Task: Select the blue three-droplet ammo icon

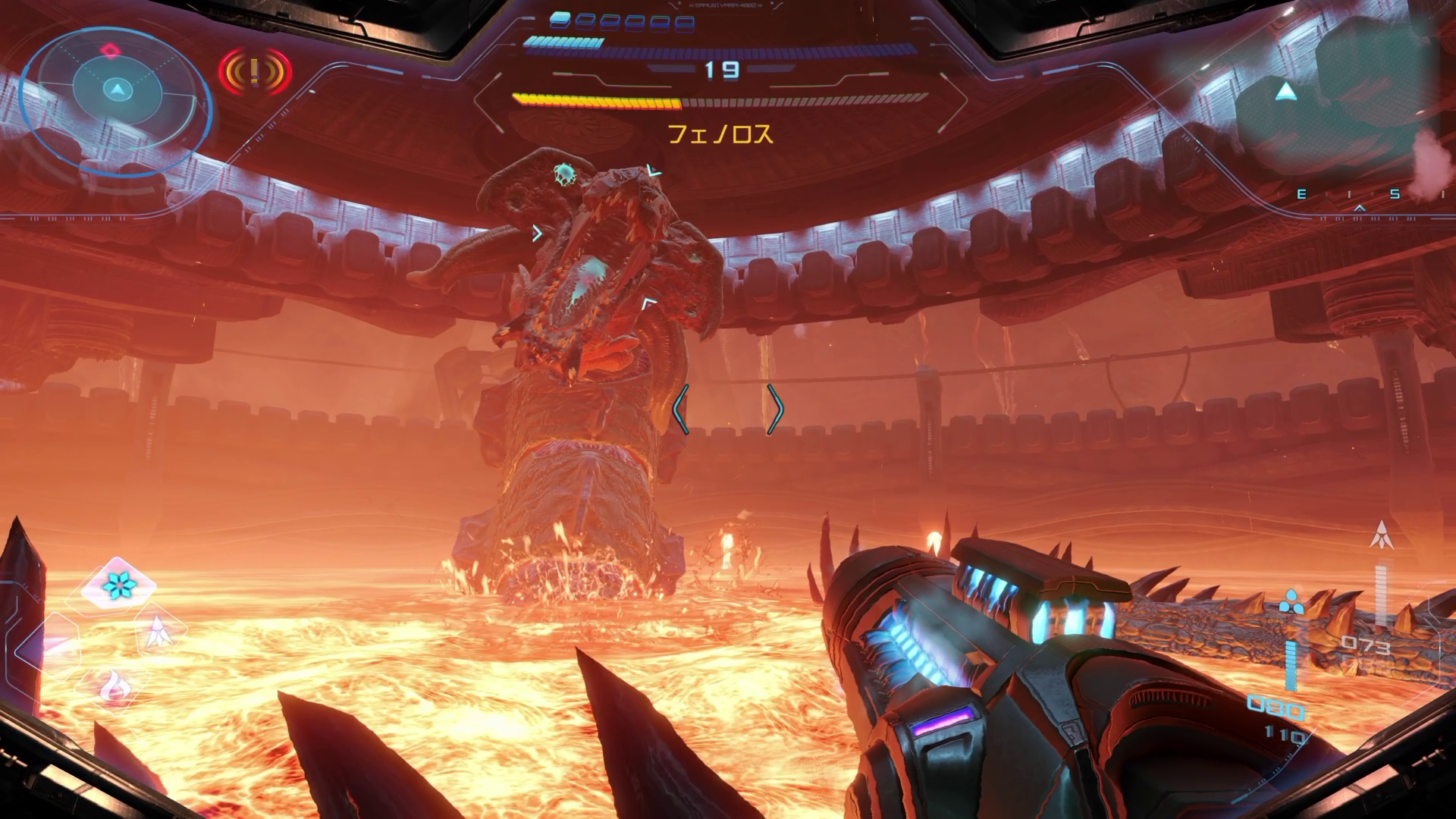Action: [x=1288, y=602]
